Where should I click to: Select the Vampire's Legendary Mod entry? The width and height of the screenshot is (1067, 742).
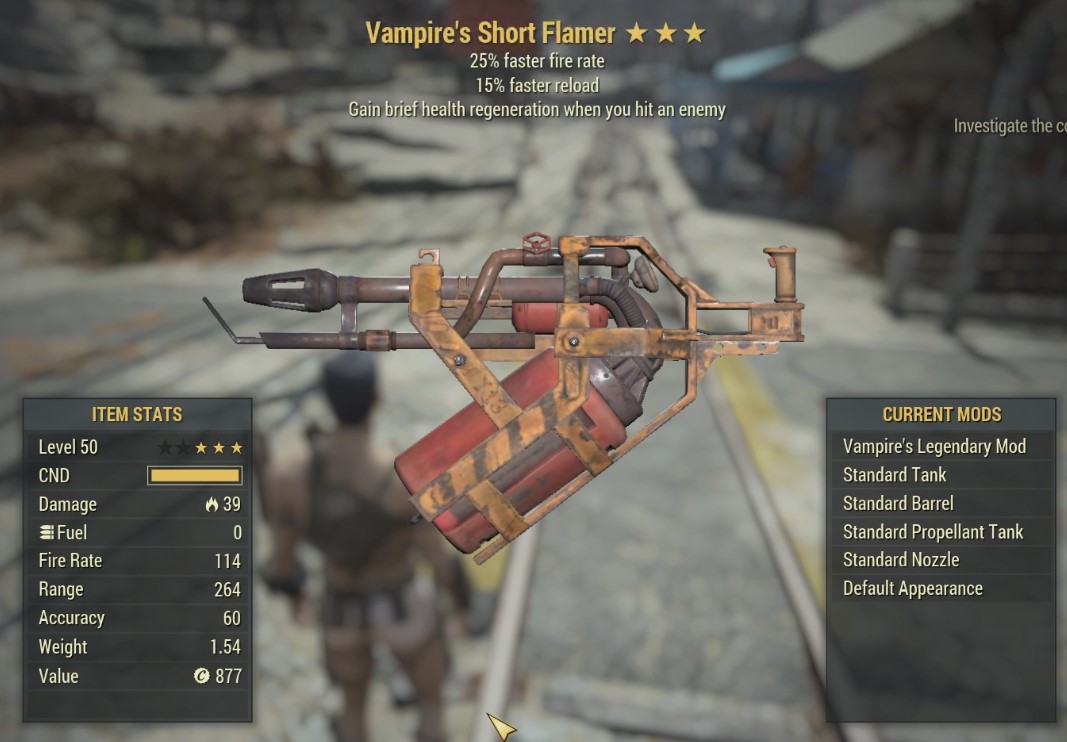934,447
